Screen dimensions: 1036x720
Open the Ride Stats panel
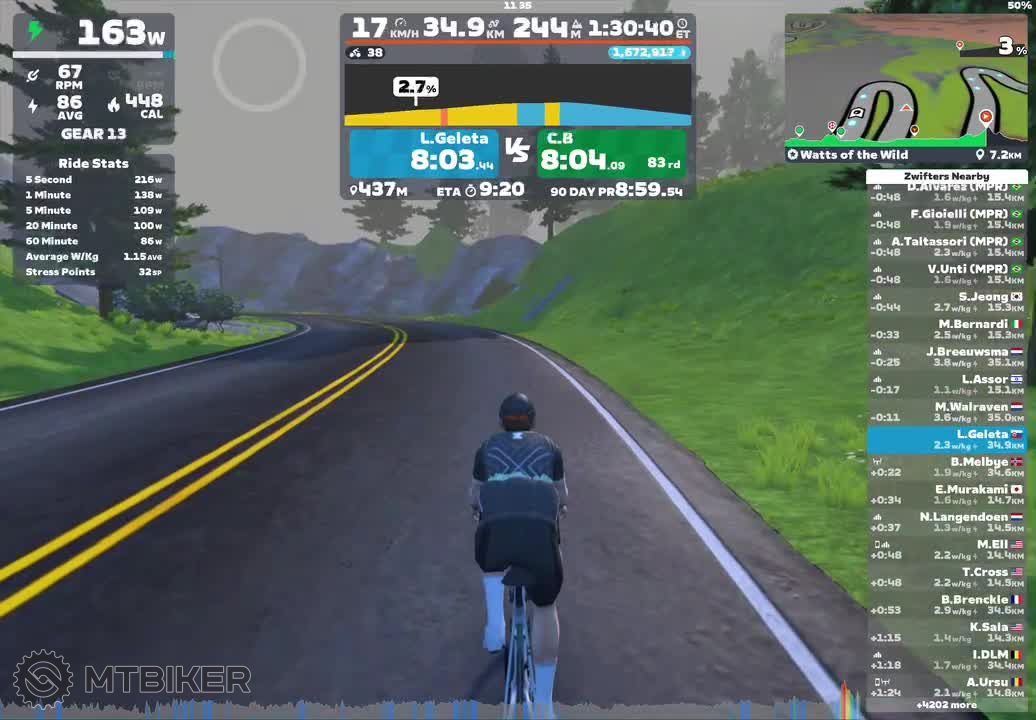pos(94,217)
